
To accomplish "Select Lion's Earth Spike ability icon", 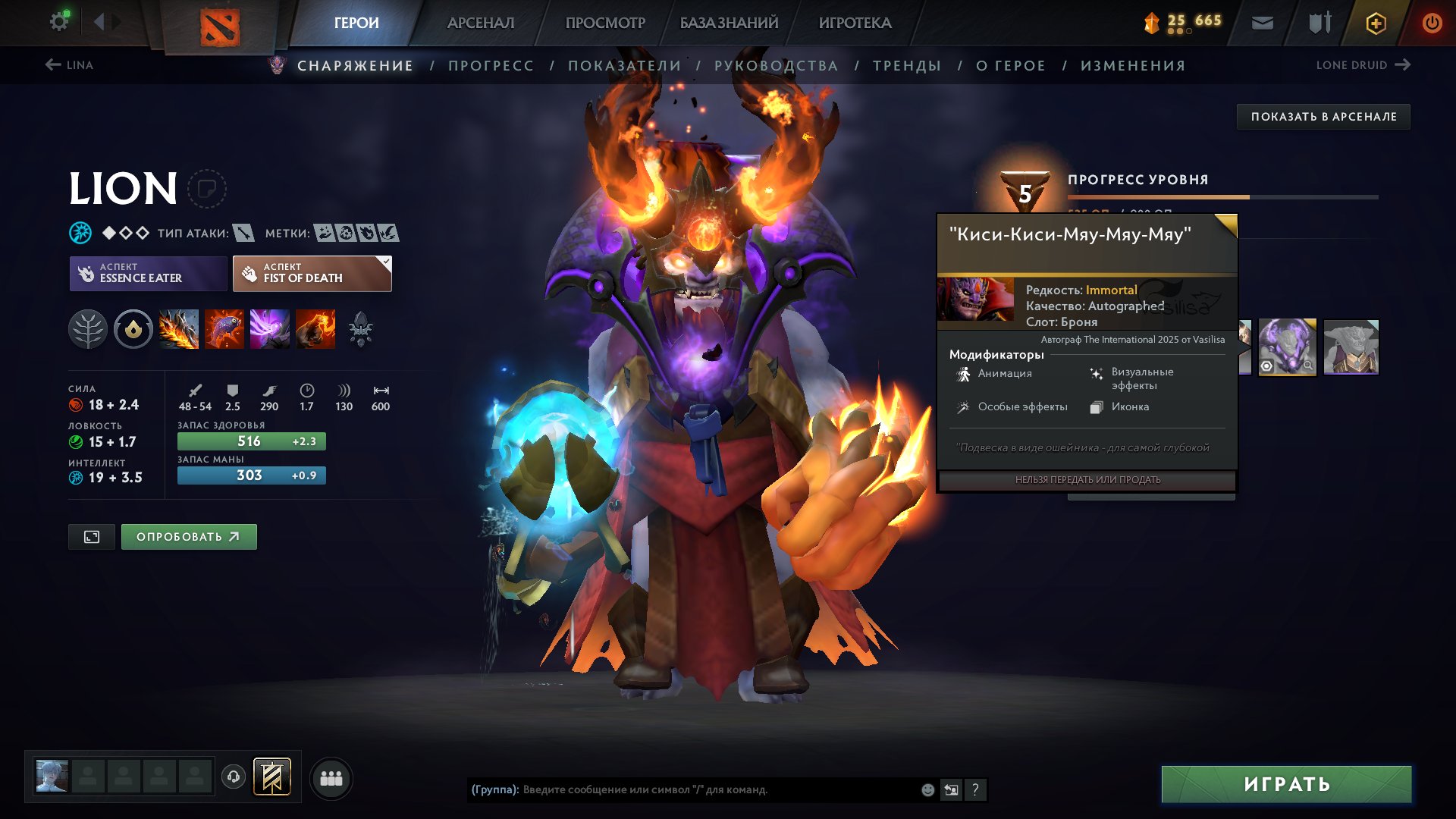I will (x=179, y=329).
